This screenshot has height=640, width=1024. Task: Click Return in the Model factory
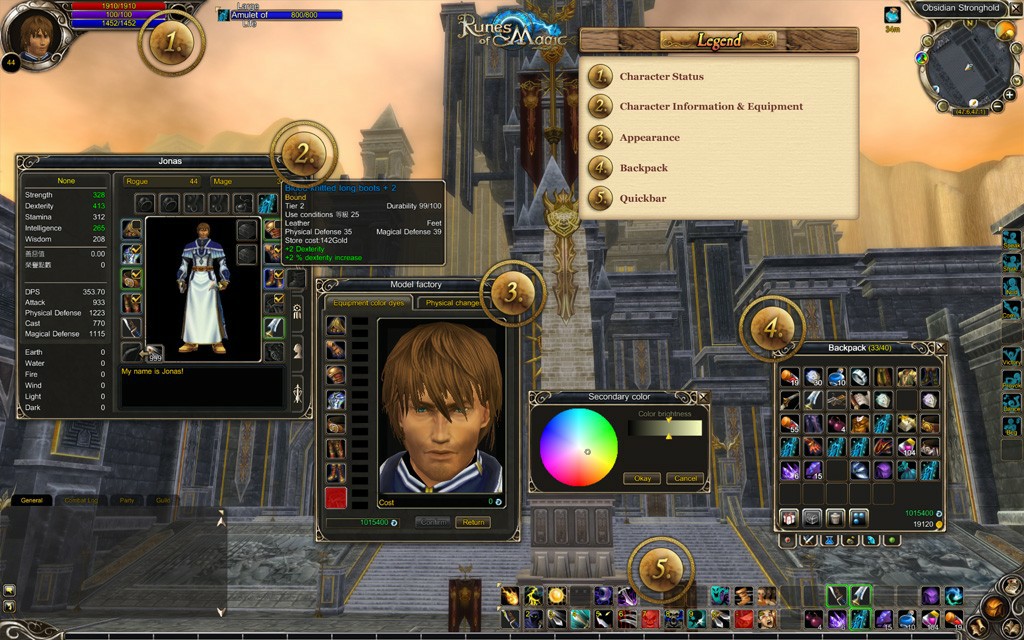coord(473,522)
